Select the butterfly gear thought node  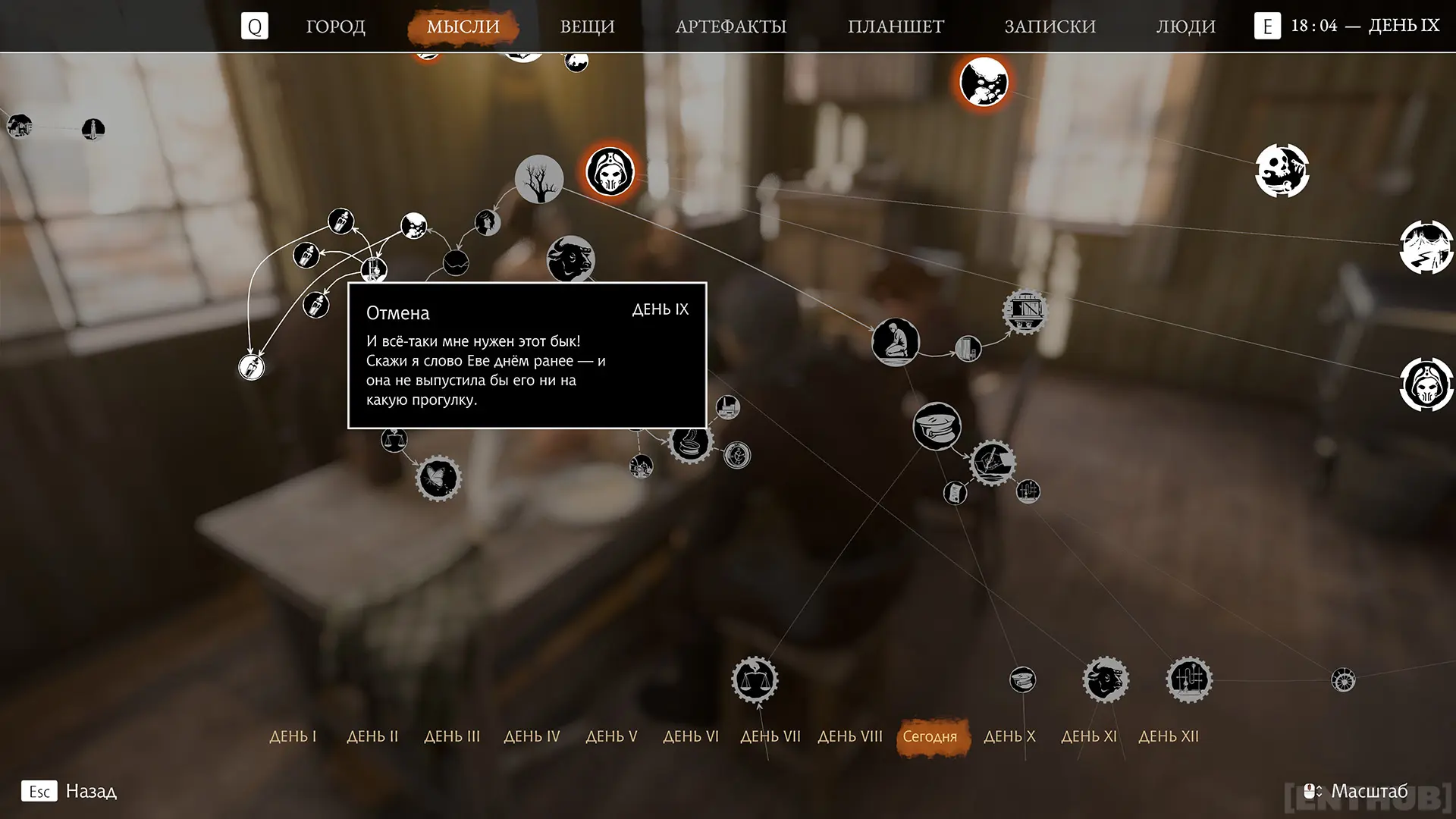[438, 479]
